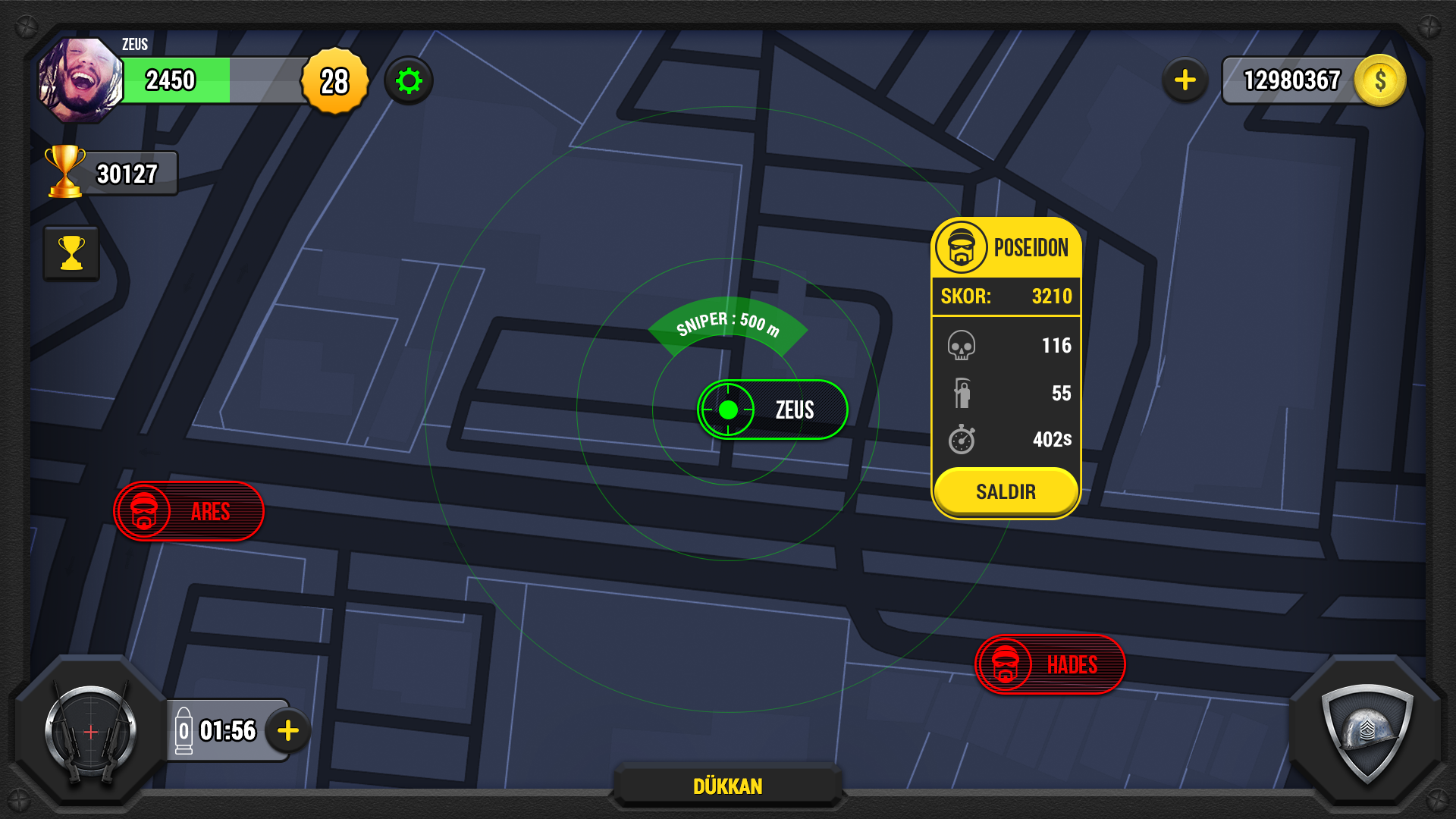
Task: Click the leaderboard trophy icon
Action: (71, 253)
